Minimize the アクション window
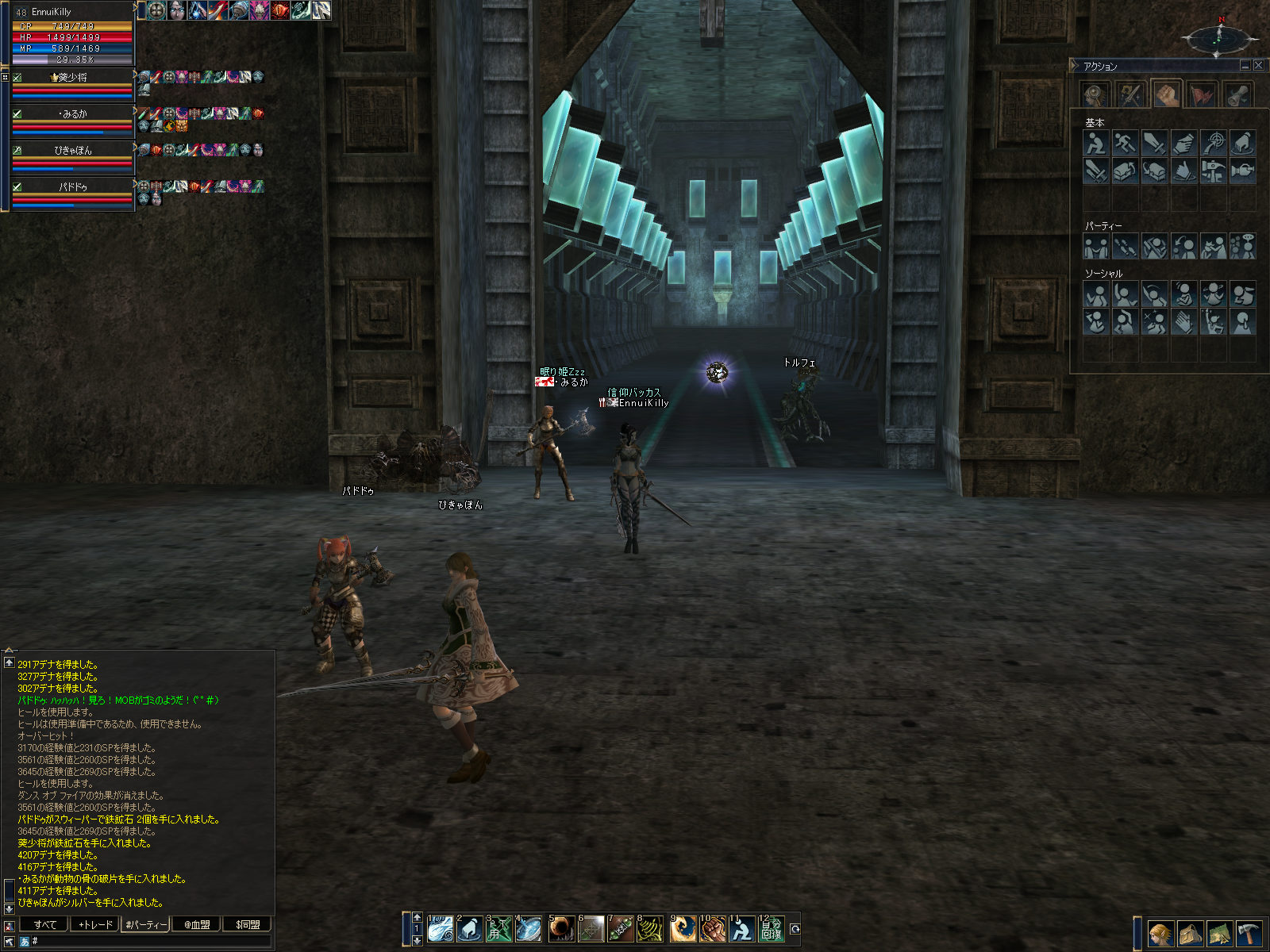Screen dimensions: 1270x952 [x=1245, y=66]
